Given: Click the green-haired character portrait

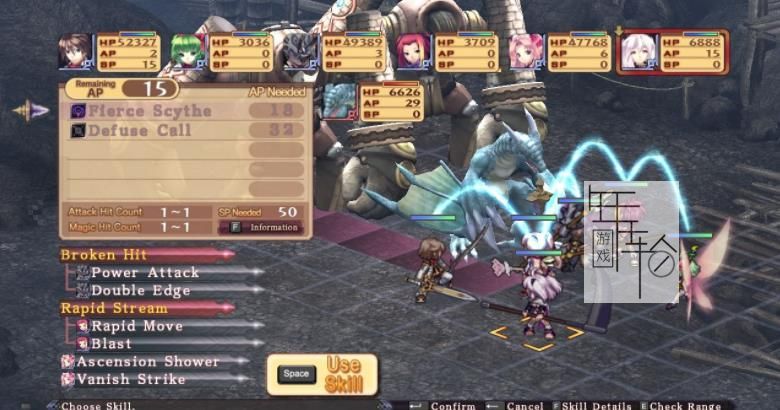Looking at the screenshot, I should (186, 51).
